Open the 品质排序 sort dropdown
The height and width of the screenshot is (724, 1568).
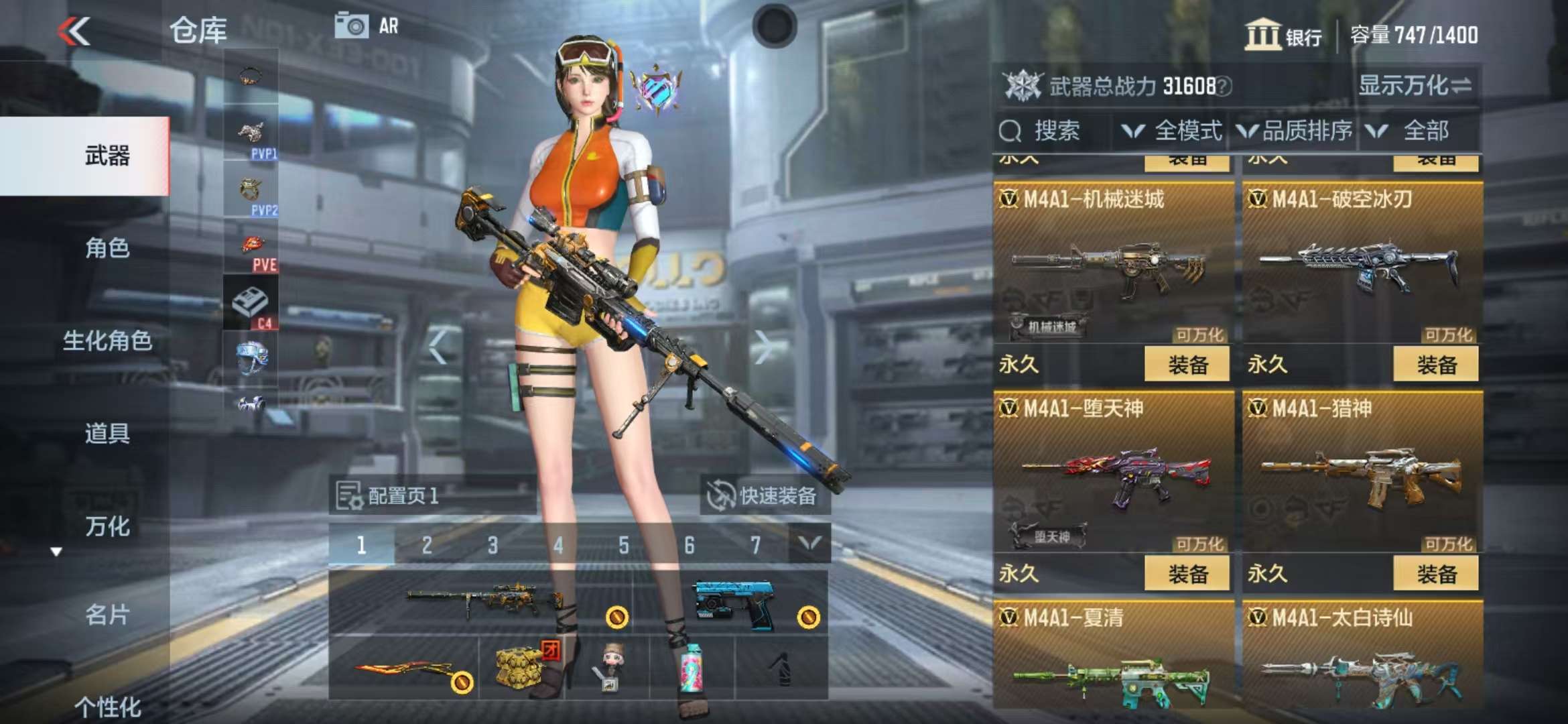coord(1295,131)
